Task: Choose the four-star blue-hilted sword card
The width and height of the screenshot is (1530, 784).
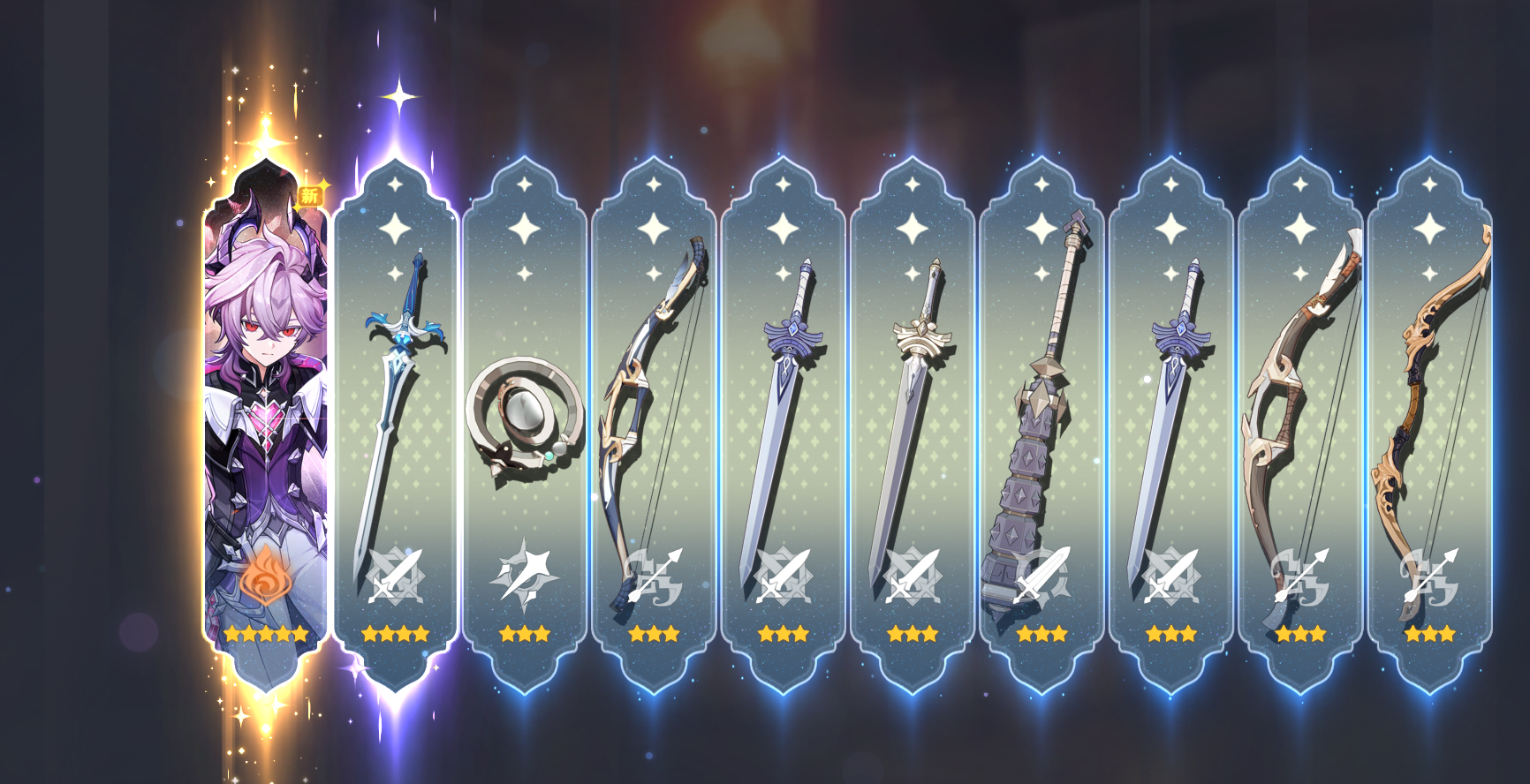Action: pos(396,415)
